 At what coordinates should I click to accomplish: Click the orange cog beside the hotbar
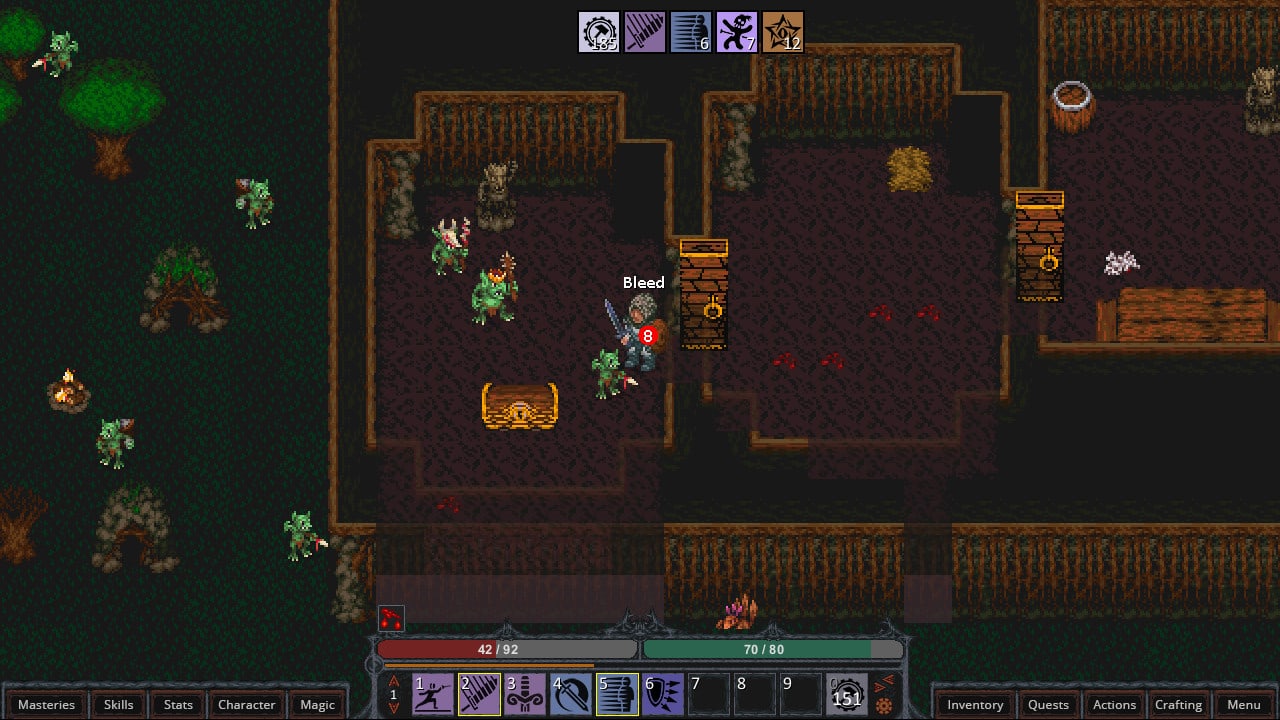click(884, 706)
